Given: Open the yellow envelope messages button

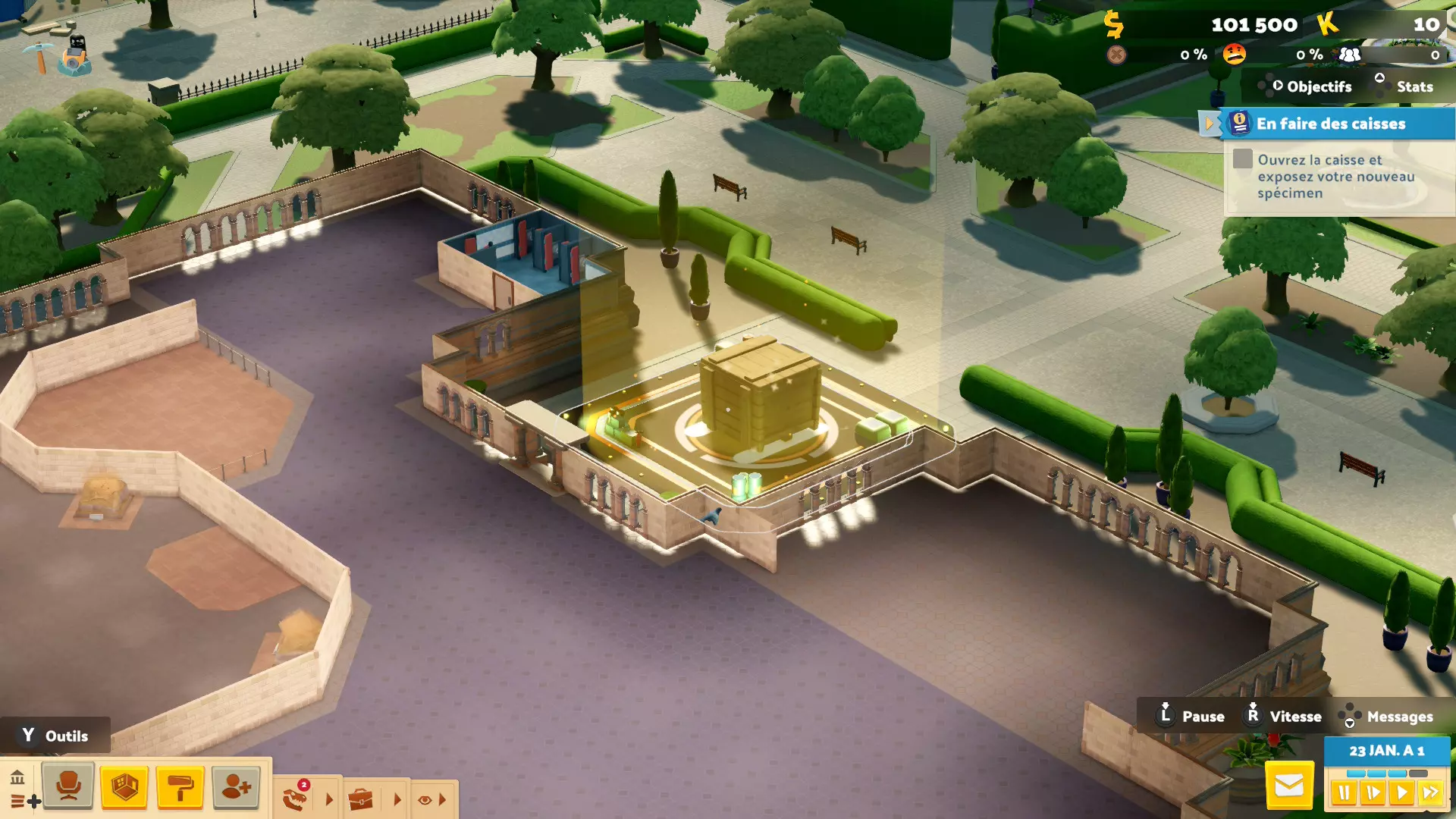Looking at the screenshot, I should point(1289,786).
